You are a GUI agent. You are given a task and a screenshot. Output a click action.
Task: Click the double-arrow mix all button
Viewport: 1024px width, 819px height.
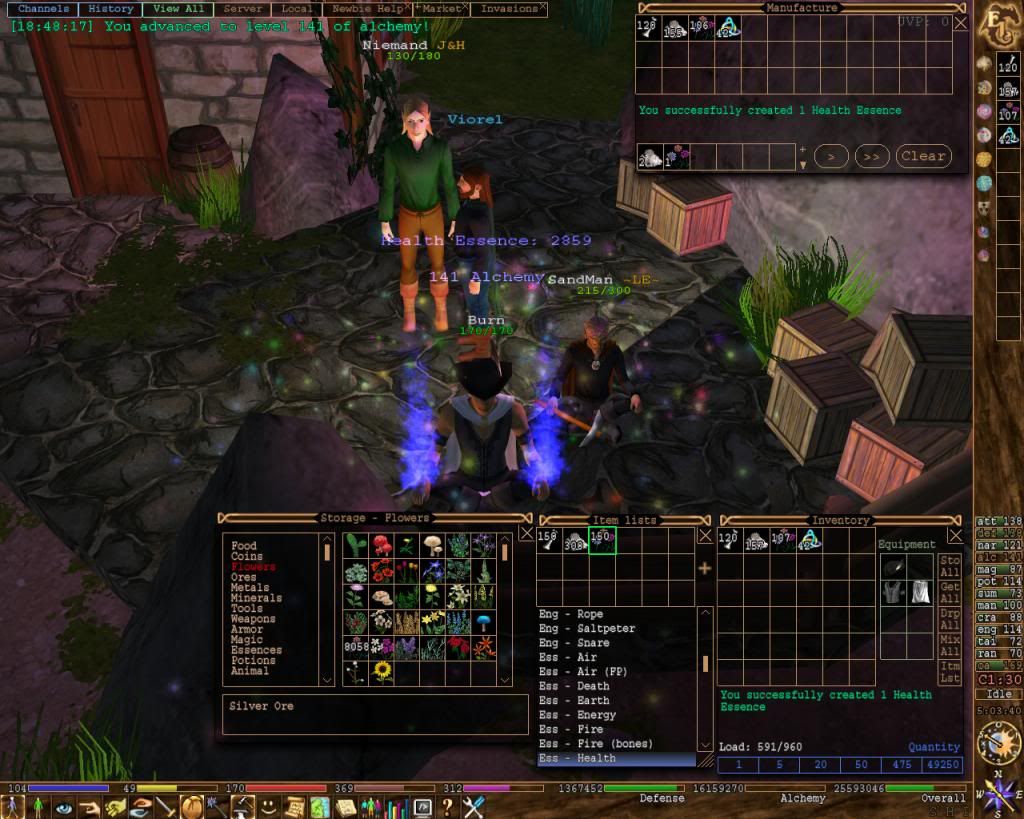[872, 156]
